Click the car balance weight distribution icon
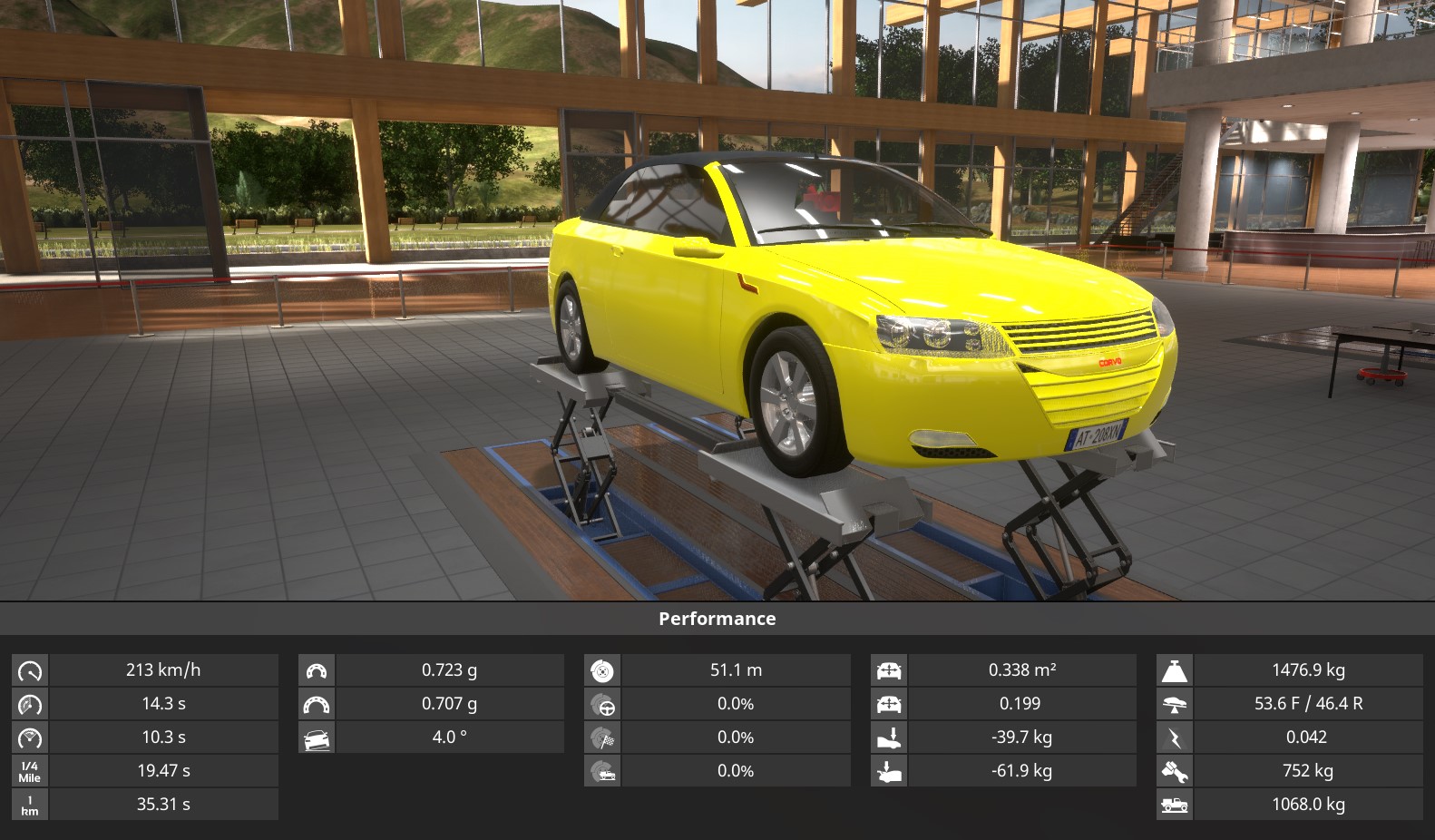The image size is (1435, 840). click(1175, 704)
